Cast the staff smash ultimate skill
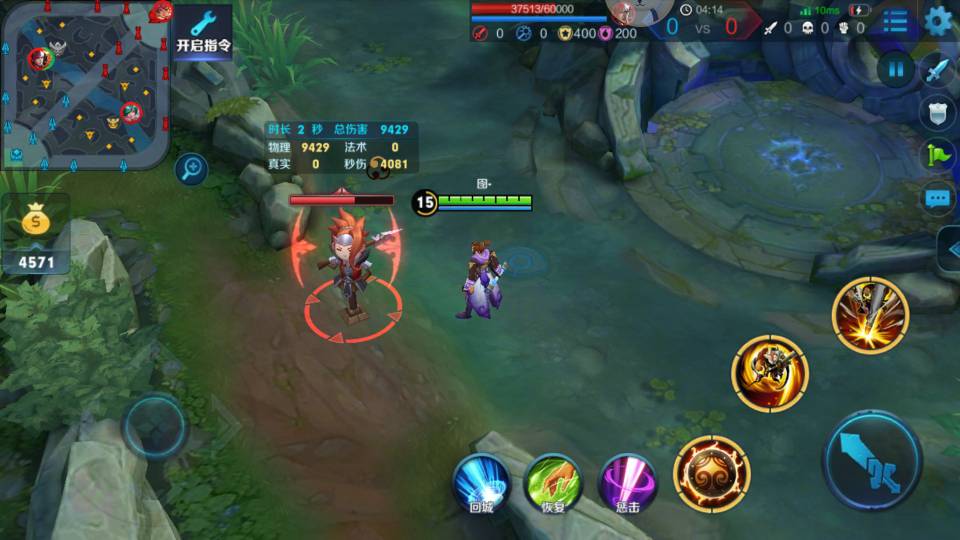The width and height of the screenshot is (960, 540). (x=869, y=314)
